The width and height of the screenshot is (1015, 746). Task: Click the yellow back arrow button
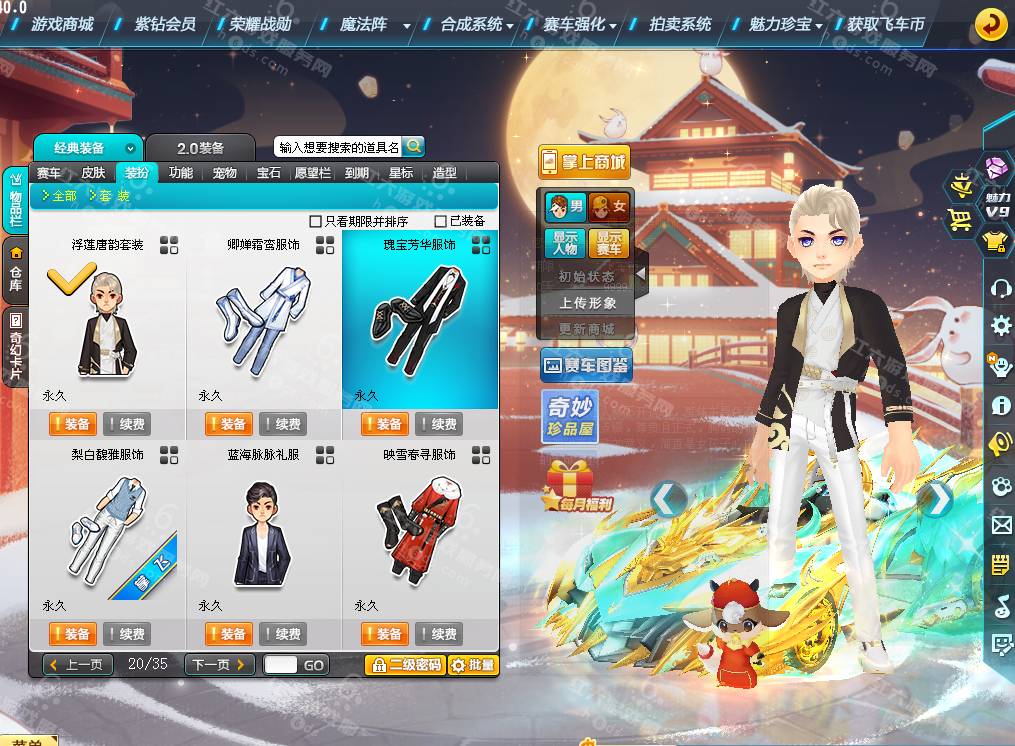point(990,24)
